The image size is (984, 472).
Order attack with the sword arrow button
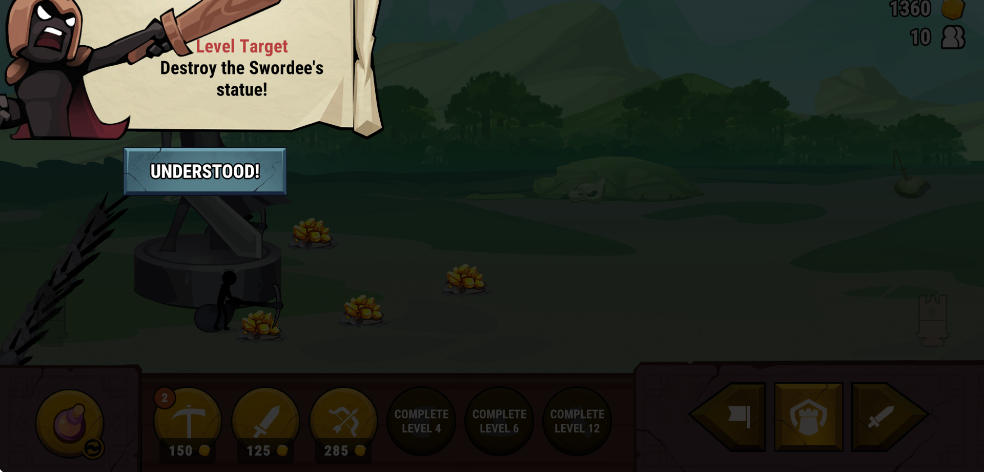tap(884, 416)
